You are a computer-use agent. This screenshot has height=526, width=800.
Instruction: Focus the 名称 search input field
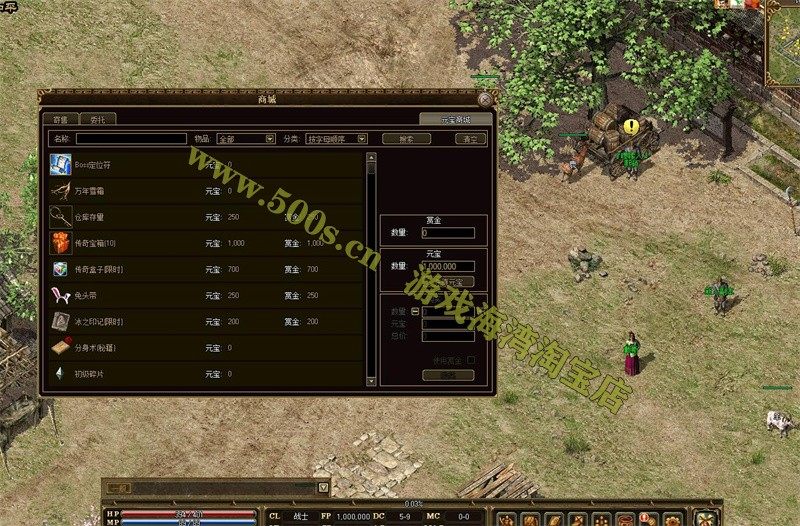click(131, 139)
